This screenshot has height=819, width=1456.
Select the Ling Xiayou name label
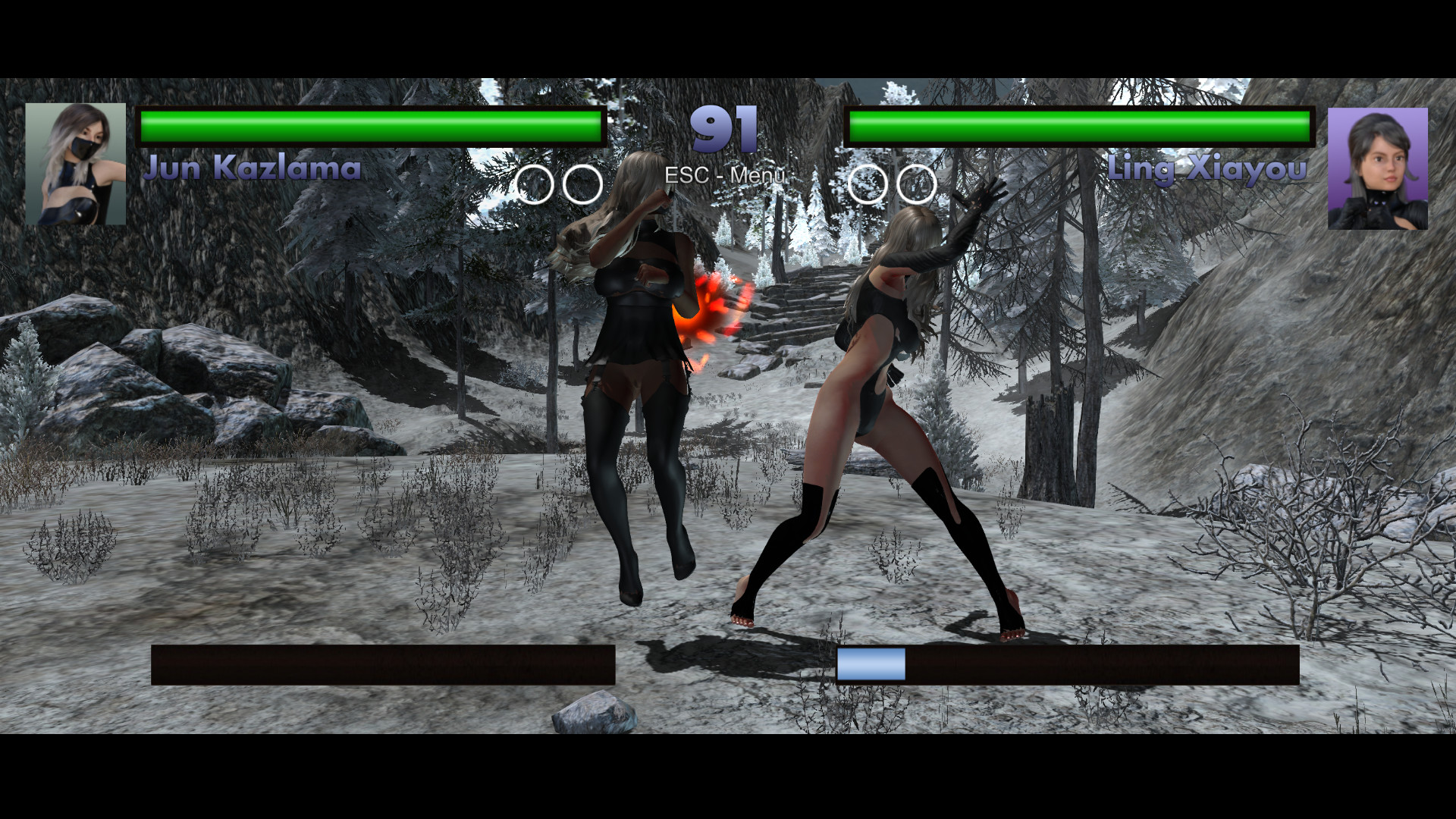tap(1207, 168)
